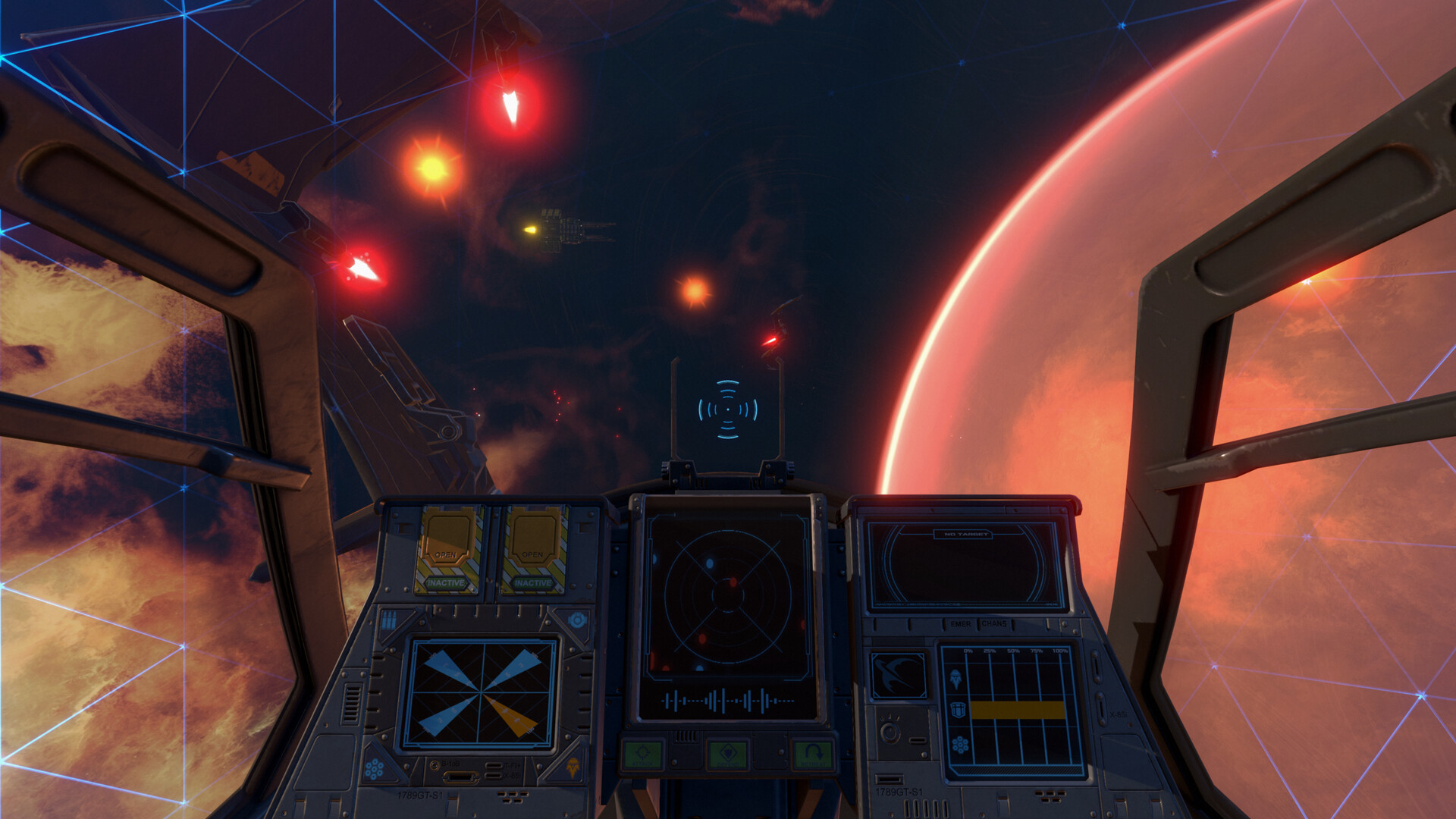The height and width of the screenshot is (819, 1456).
Task: Select the Attack command icon
Action: tap(643, 753)
